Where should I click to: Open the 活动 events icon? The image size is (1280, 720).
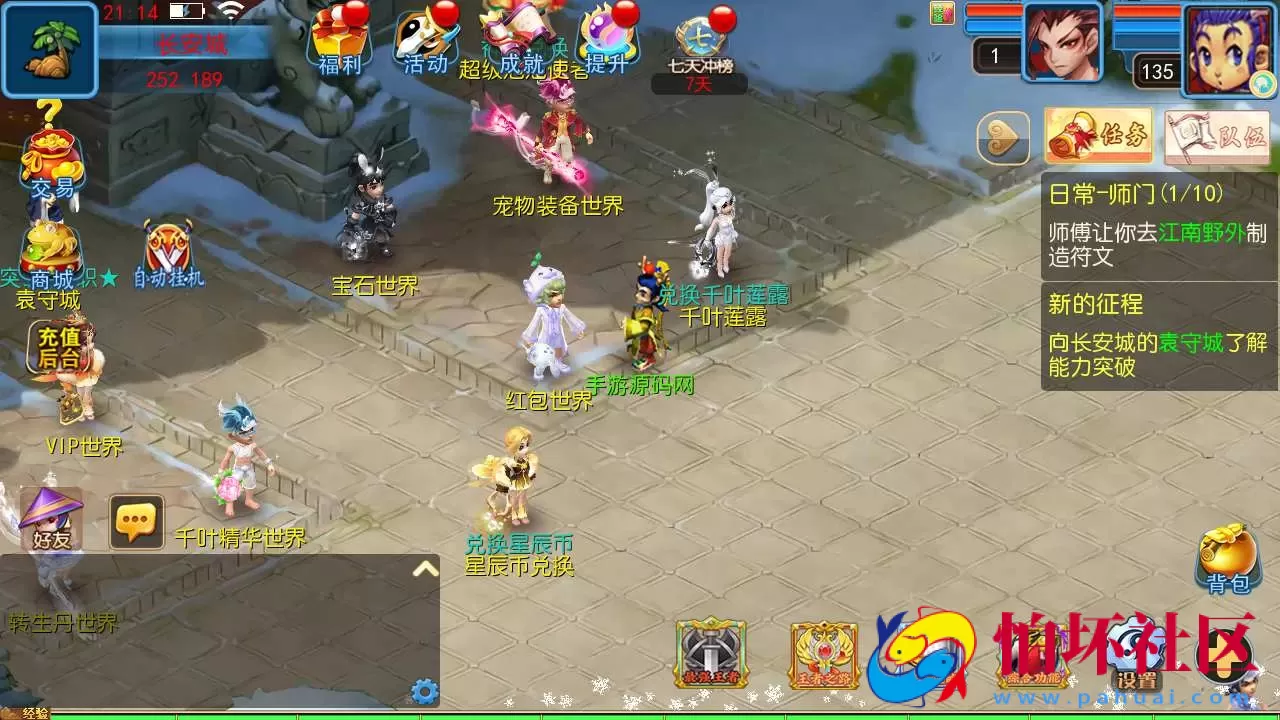425,40
